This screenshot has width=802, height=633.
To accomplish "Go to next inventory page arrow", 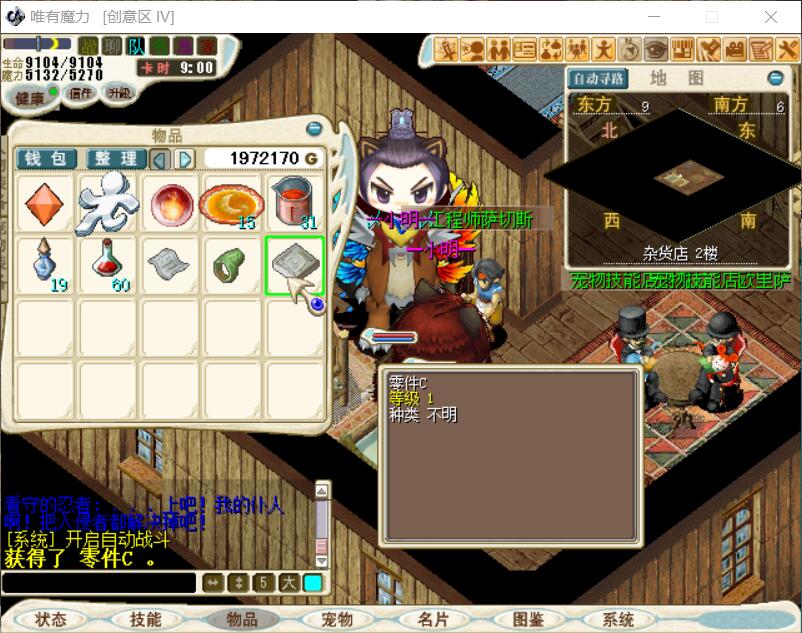I will tap(185, 159).
